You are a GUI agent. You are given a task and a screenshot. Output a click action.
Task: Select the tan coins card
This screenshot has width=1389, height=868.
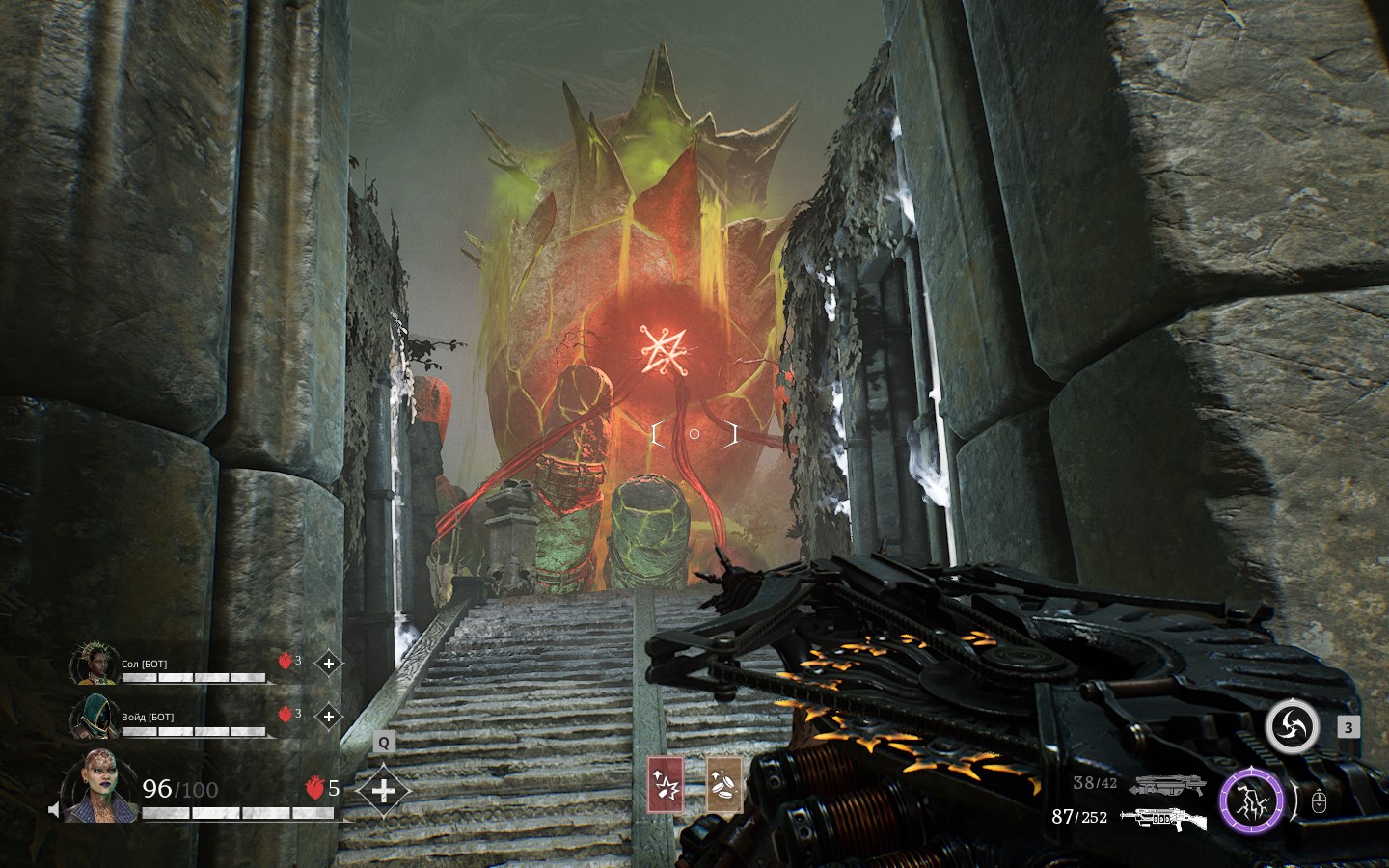tap(723, 785)
